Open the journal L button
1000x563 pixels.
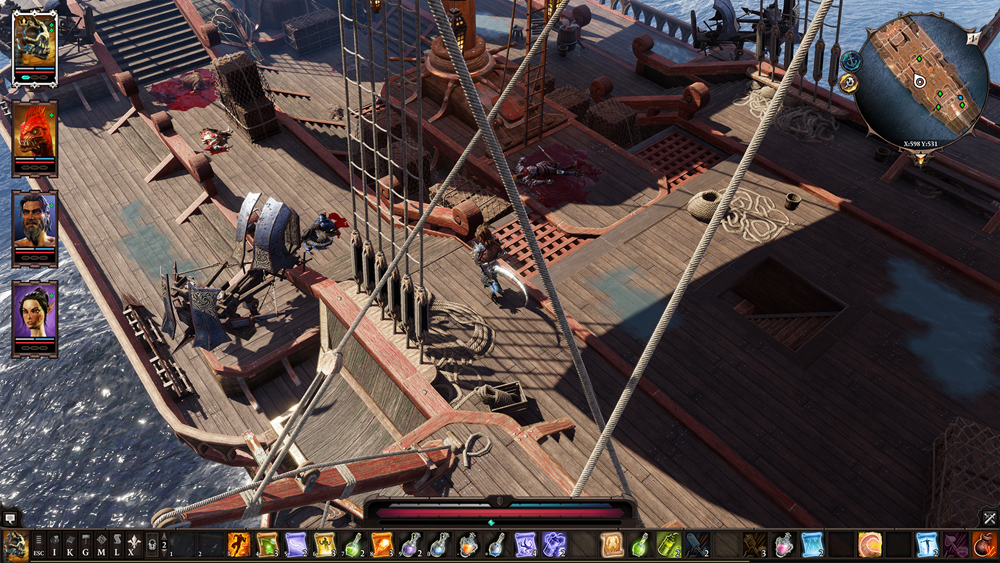point(117,546)
